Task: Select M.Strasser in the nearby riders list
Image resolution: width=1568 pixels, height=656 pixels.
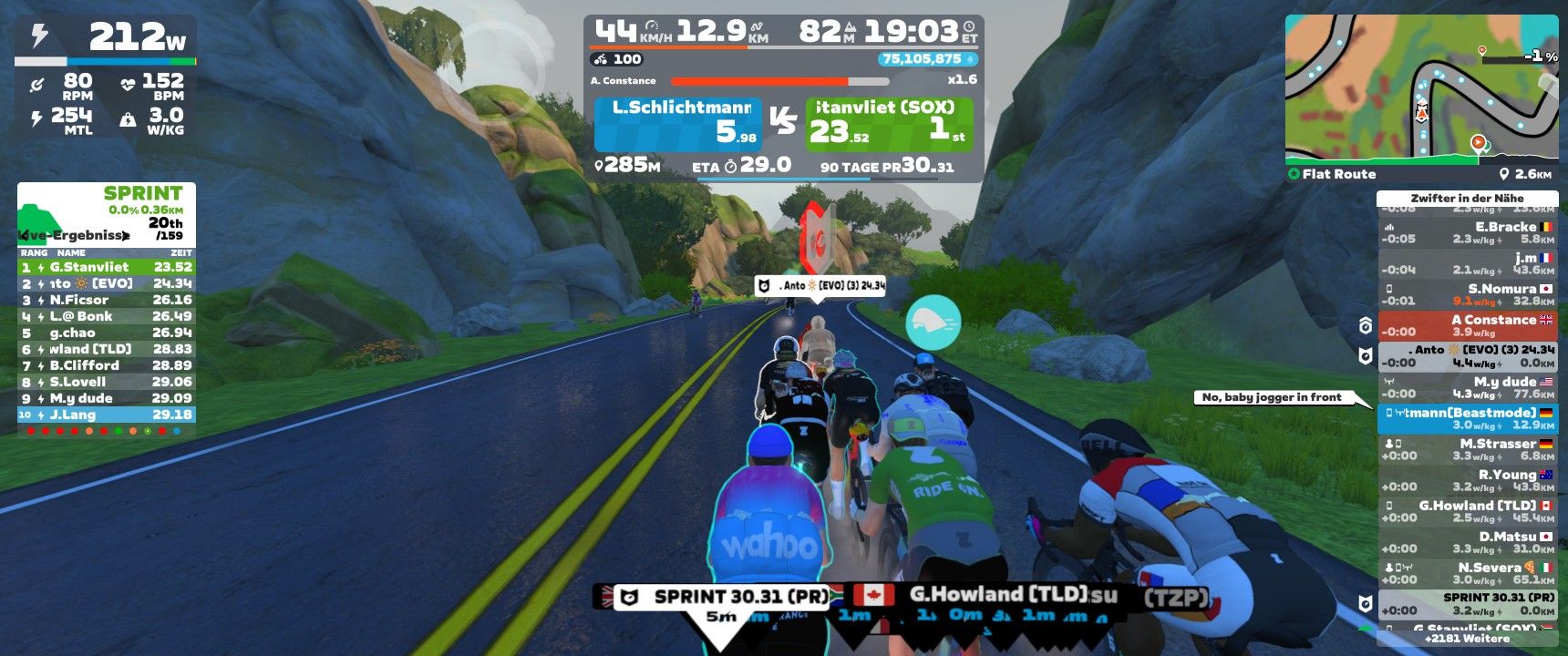Action: (x=1467, y=449)
